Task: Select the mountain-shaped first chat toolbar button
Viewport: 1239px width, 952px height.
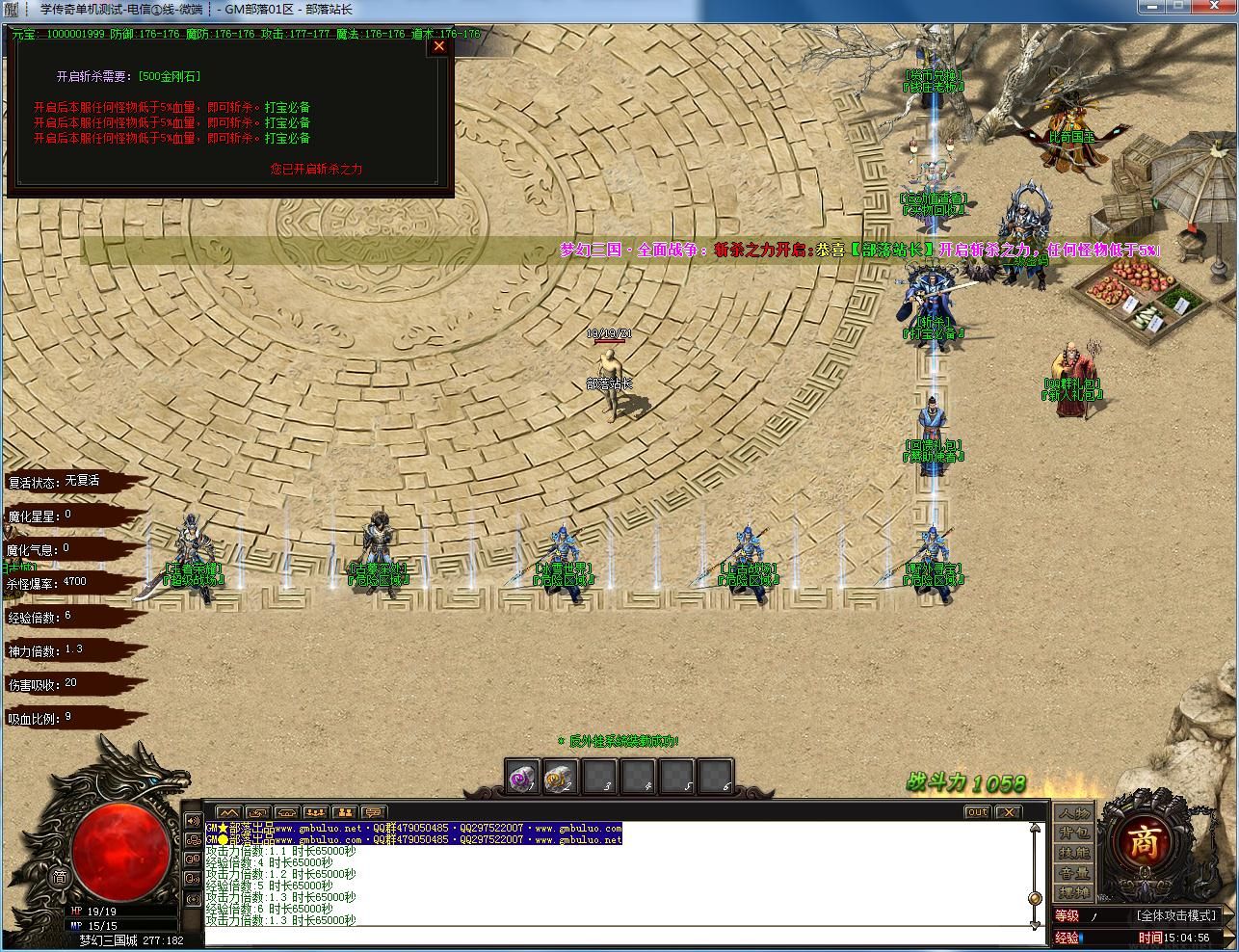Action: coord(228,812)
